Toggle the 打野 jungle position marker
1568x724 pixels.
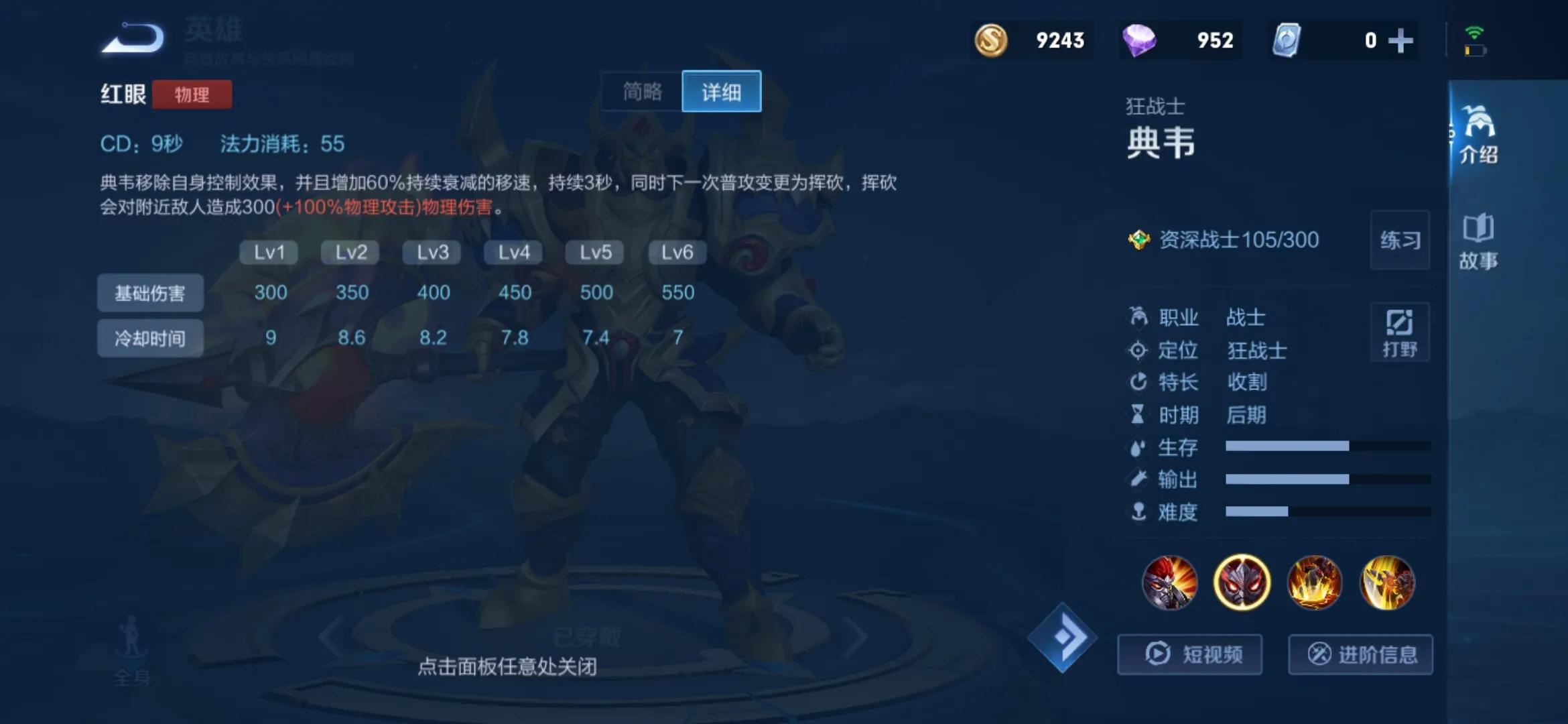coord(1400,332)
